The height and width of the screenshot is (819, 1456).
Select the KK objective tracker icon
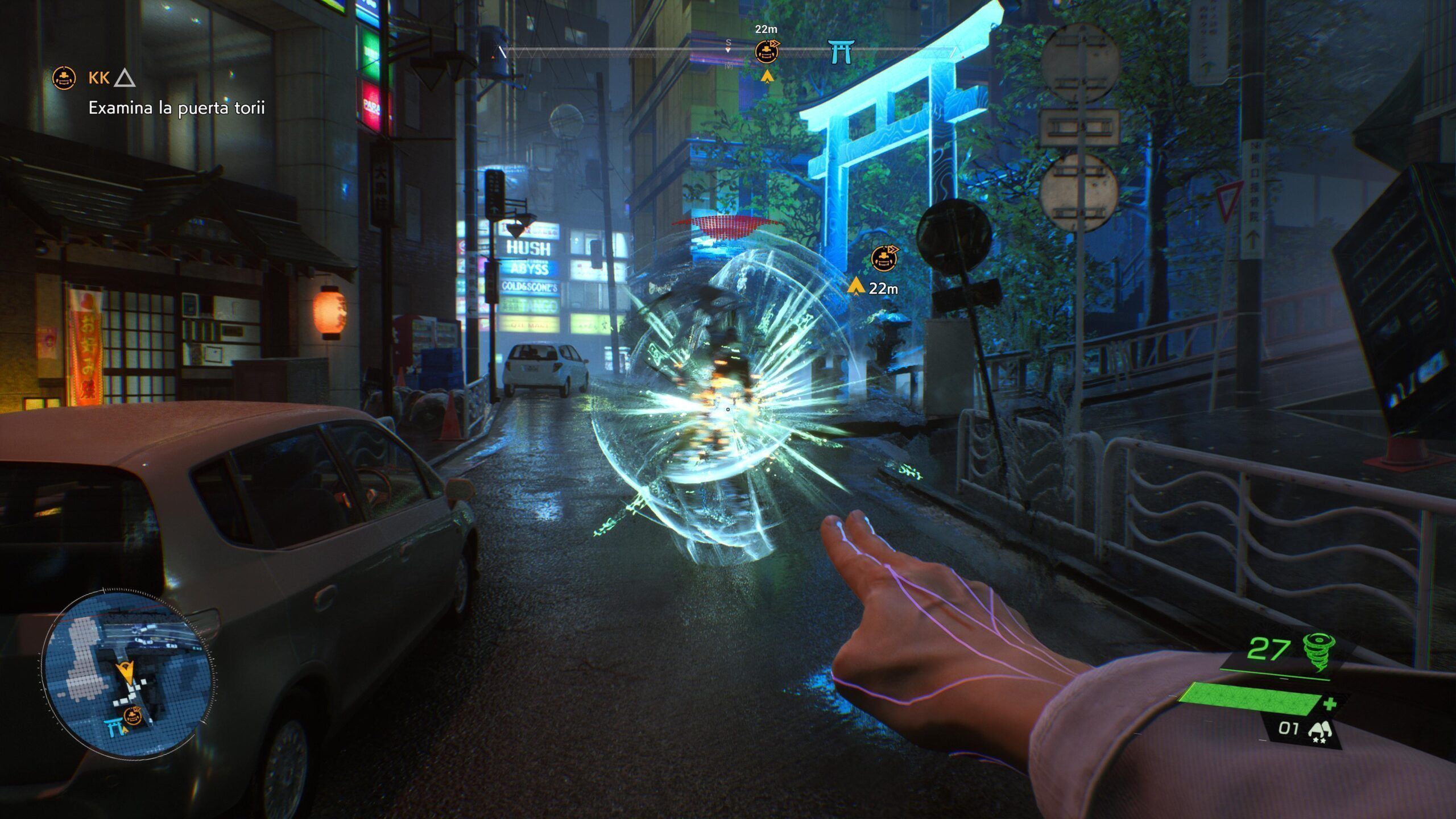[x=64, y=78]
